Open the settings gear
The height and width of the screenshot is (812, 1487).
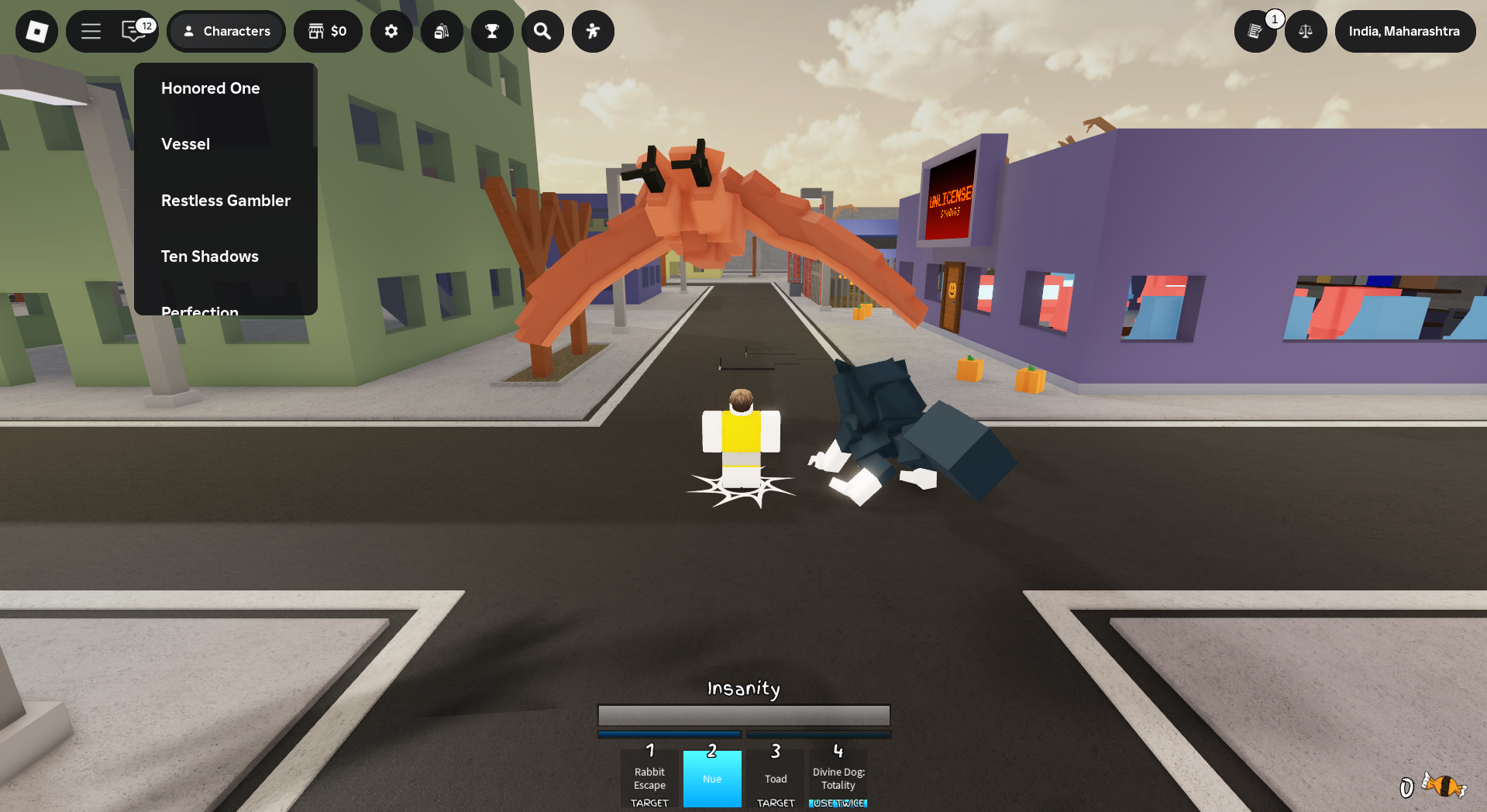tap(391, 31)
